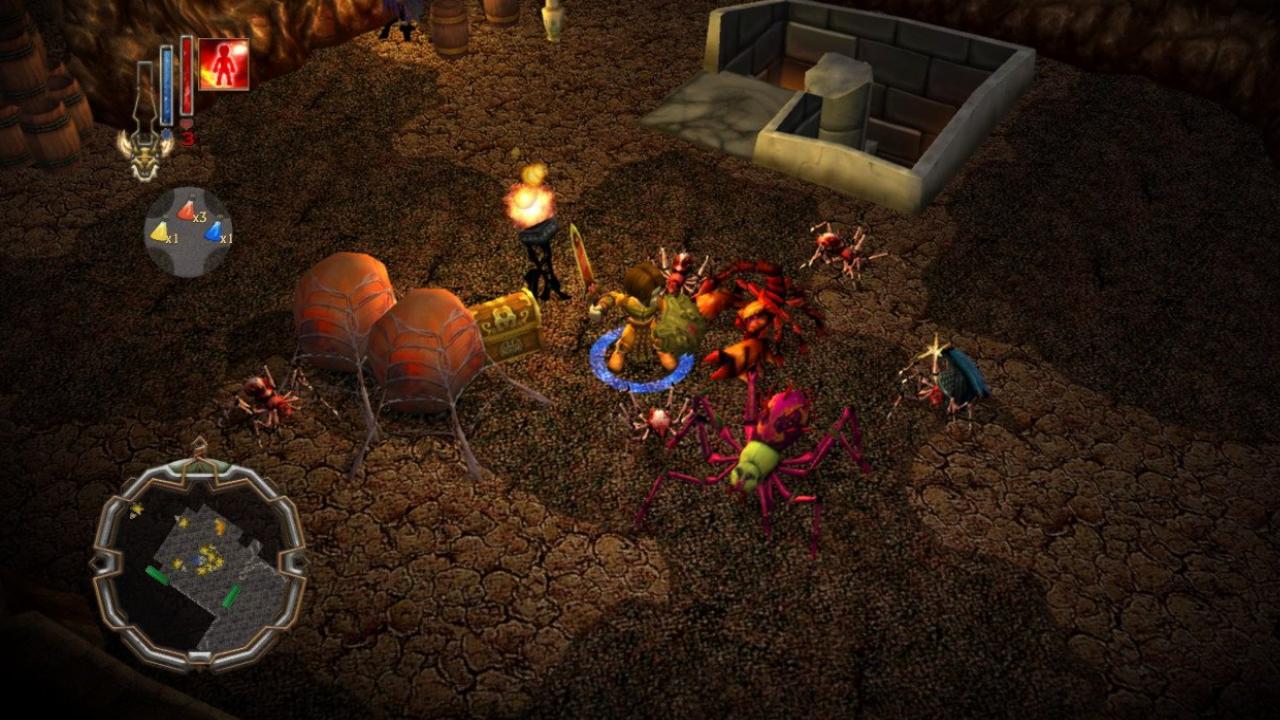Select the blue mana potion in potion wheel
The height and width of the screenshot is (720, 1280).
click(x=214, y=232)
